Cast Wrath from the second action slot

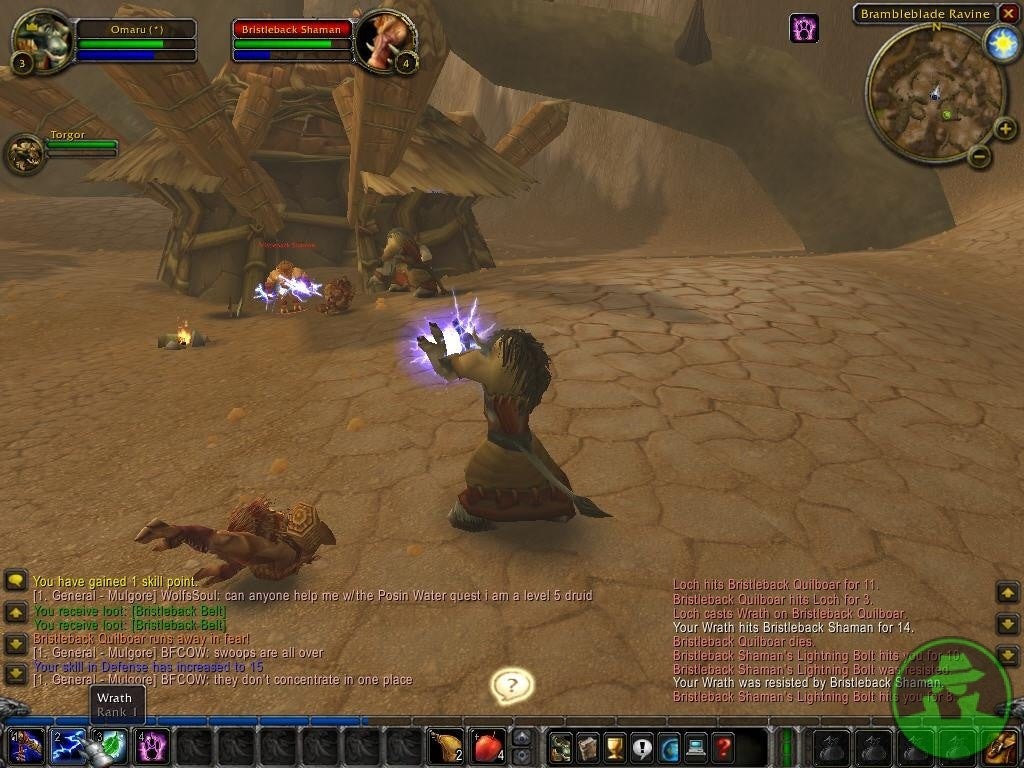coord(68,746)
